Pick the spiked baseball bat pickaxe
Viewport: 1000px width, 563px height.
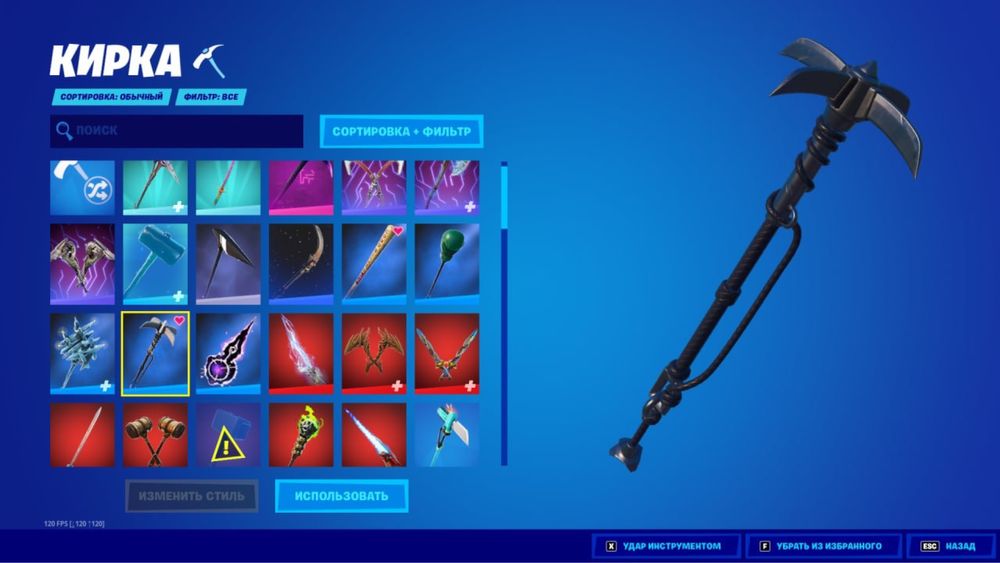point(374,263)
